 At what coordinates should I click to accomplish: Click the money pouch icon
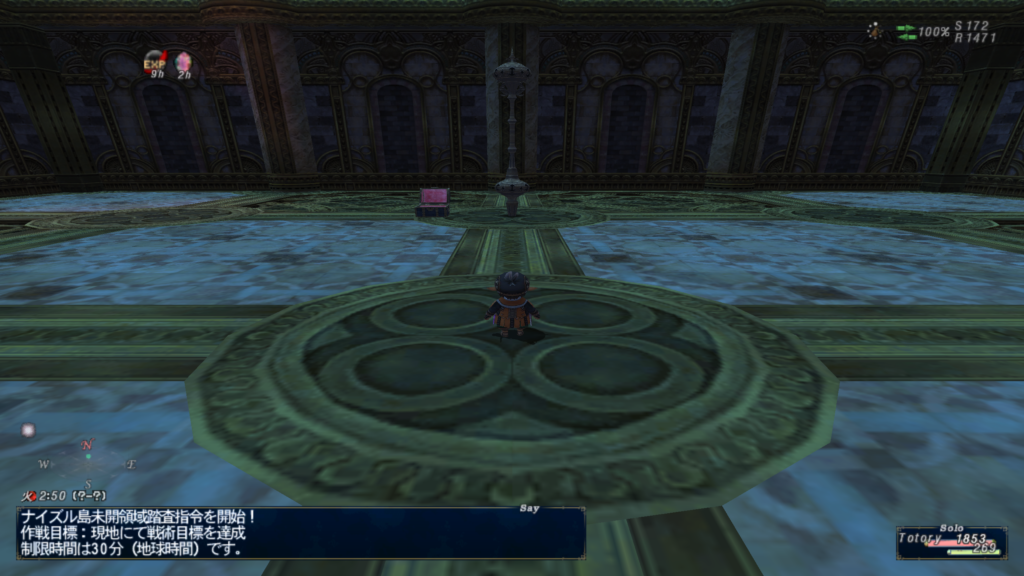tap(875, 30)
